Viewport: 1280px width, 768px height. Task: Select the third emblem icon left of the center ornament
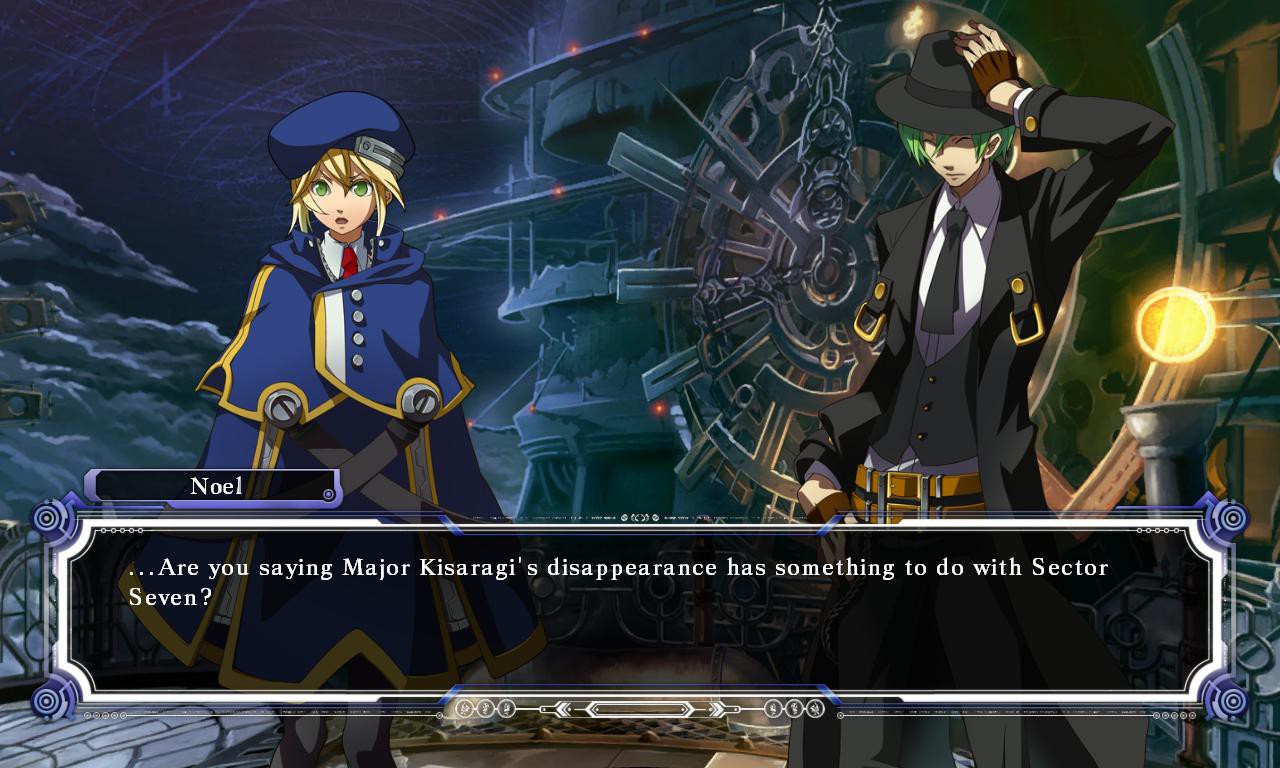pyautogui.click(x=505, y=709)
